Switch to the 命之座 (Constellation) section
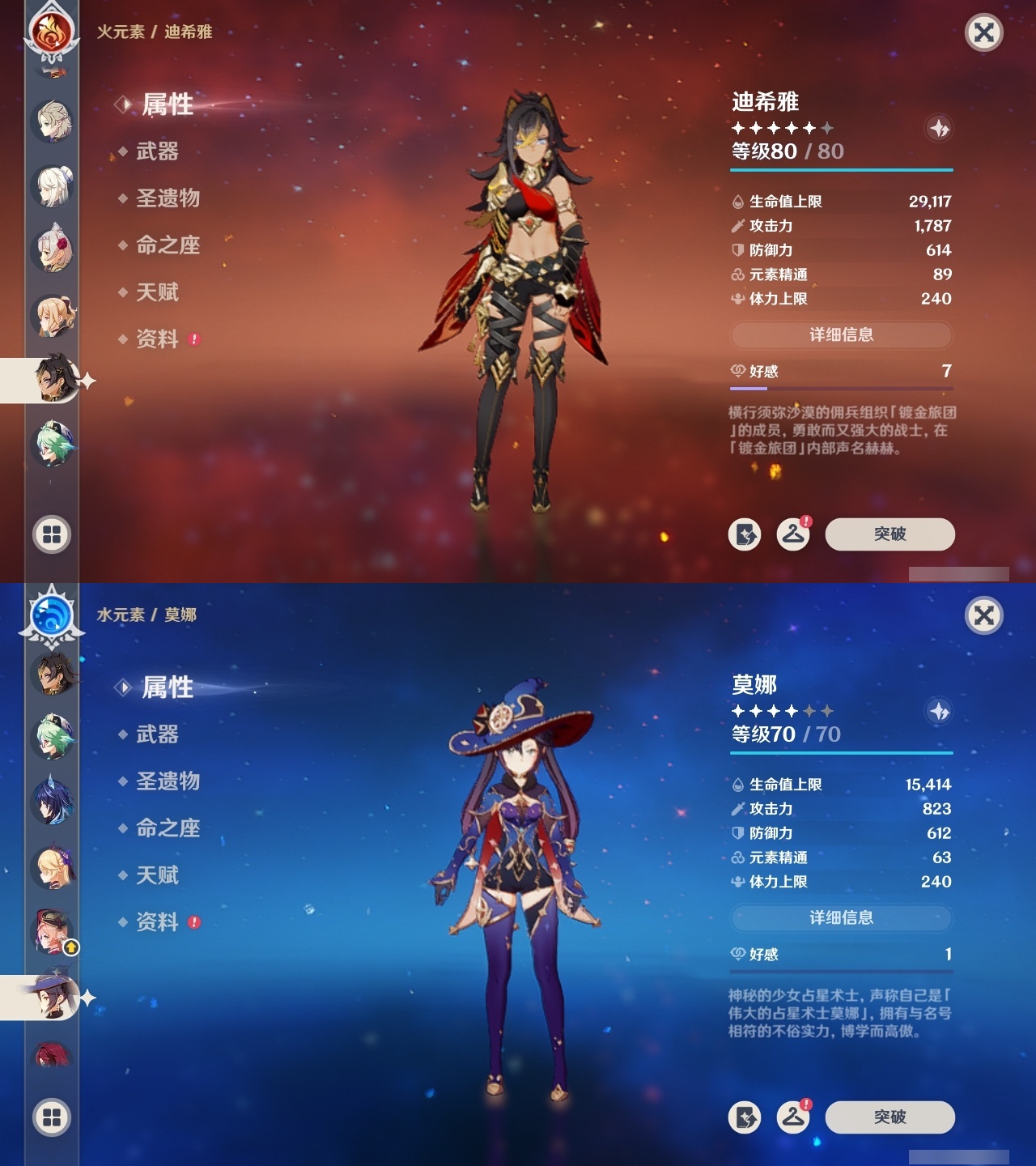 coord(166,247)
